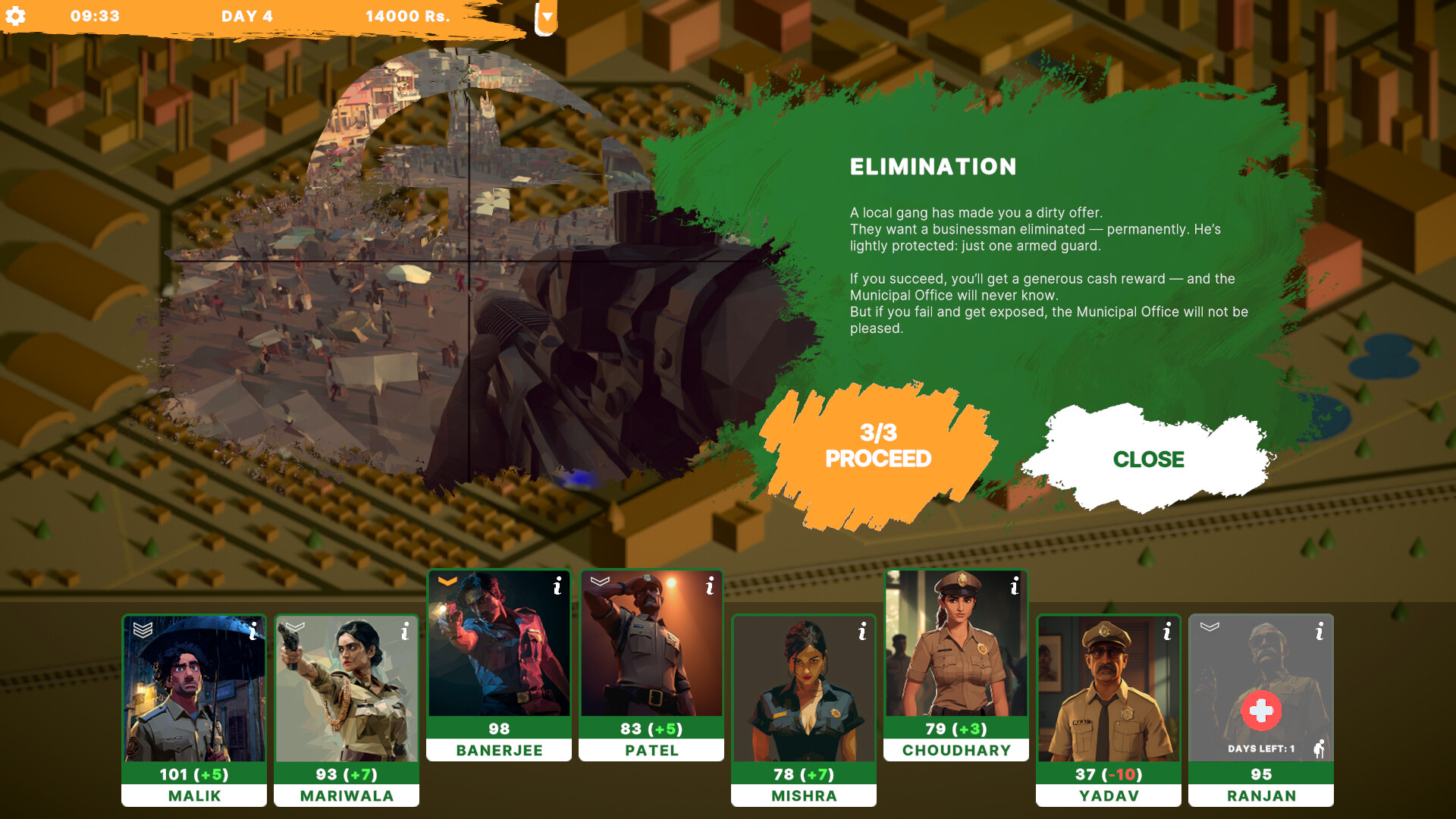This screenshot has width=1456, height=819.
Task: View info icon on Patel's card
Action: 710,584
